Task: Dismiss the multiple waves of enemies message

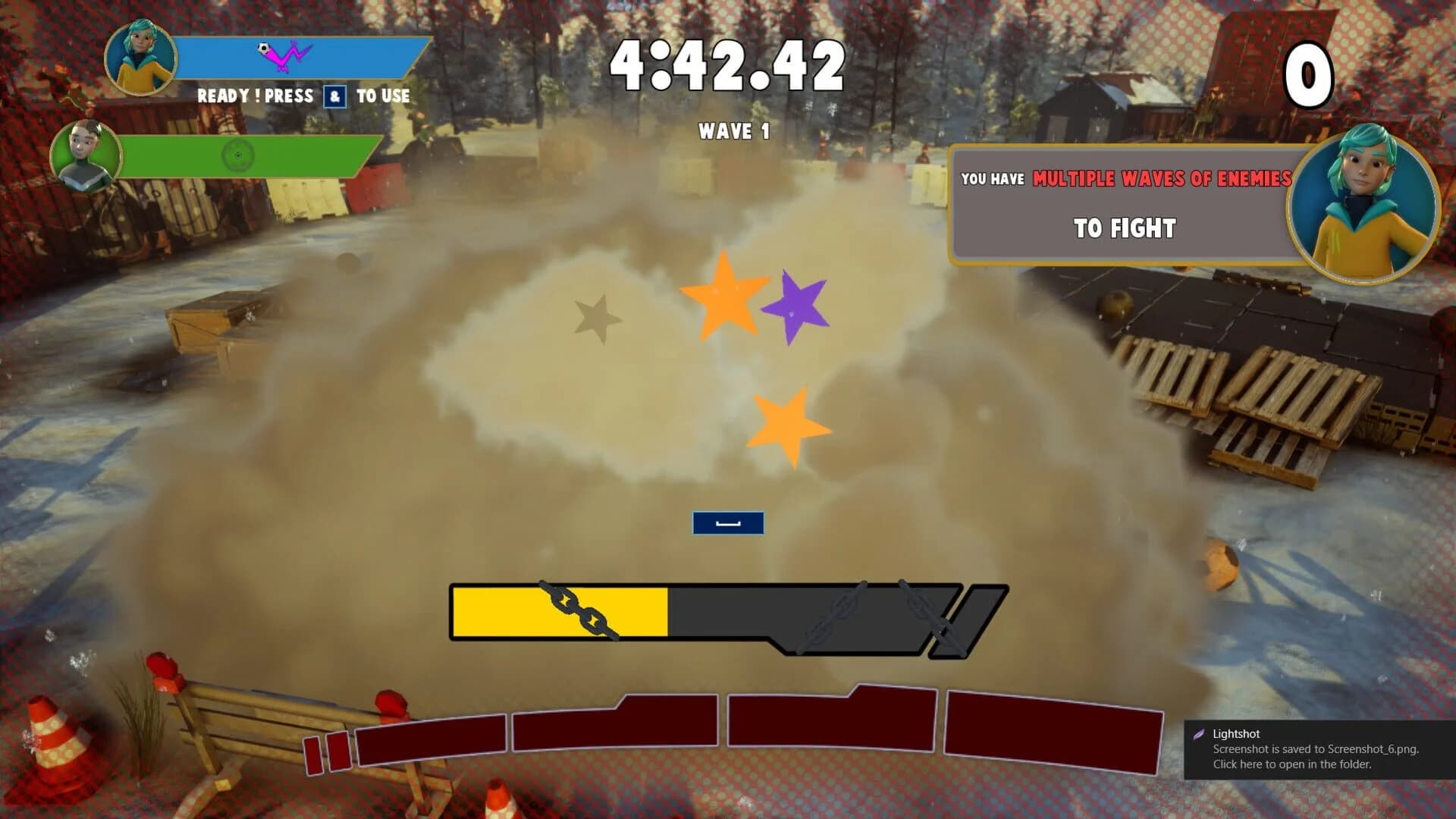Action: tap(1125, 203)
